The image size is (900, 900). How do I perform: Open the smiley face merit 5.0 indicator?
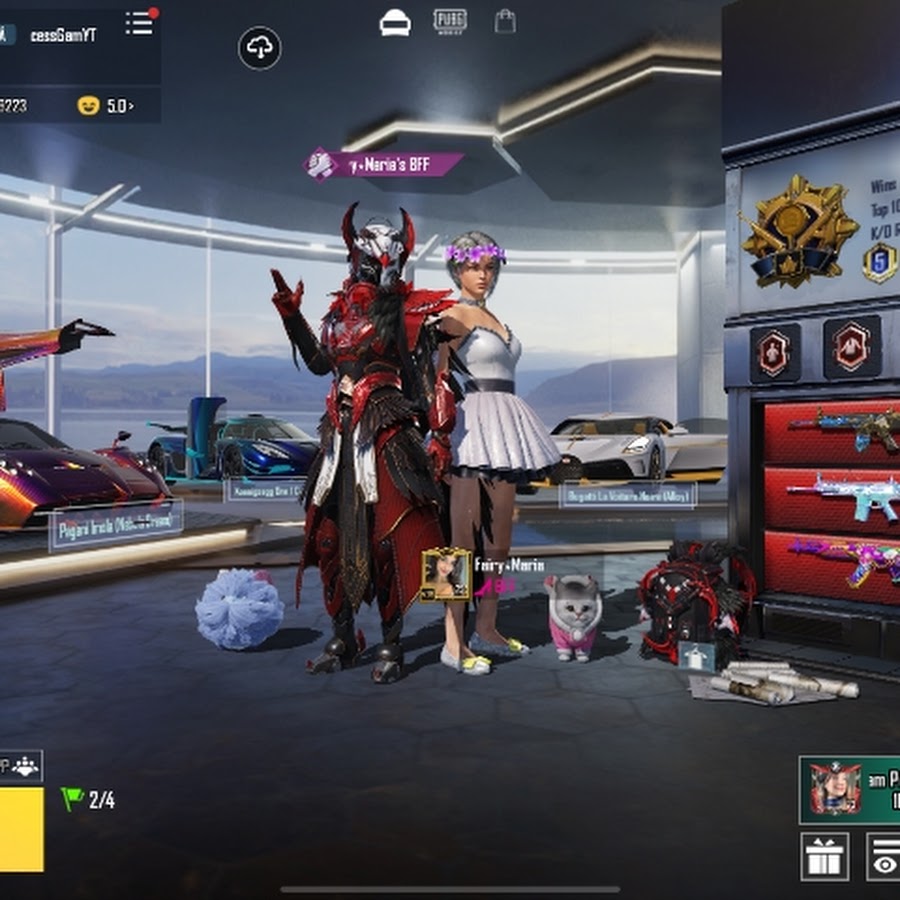coord(105,105)
